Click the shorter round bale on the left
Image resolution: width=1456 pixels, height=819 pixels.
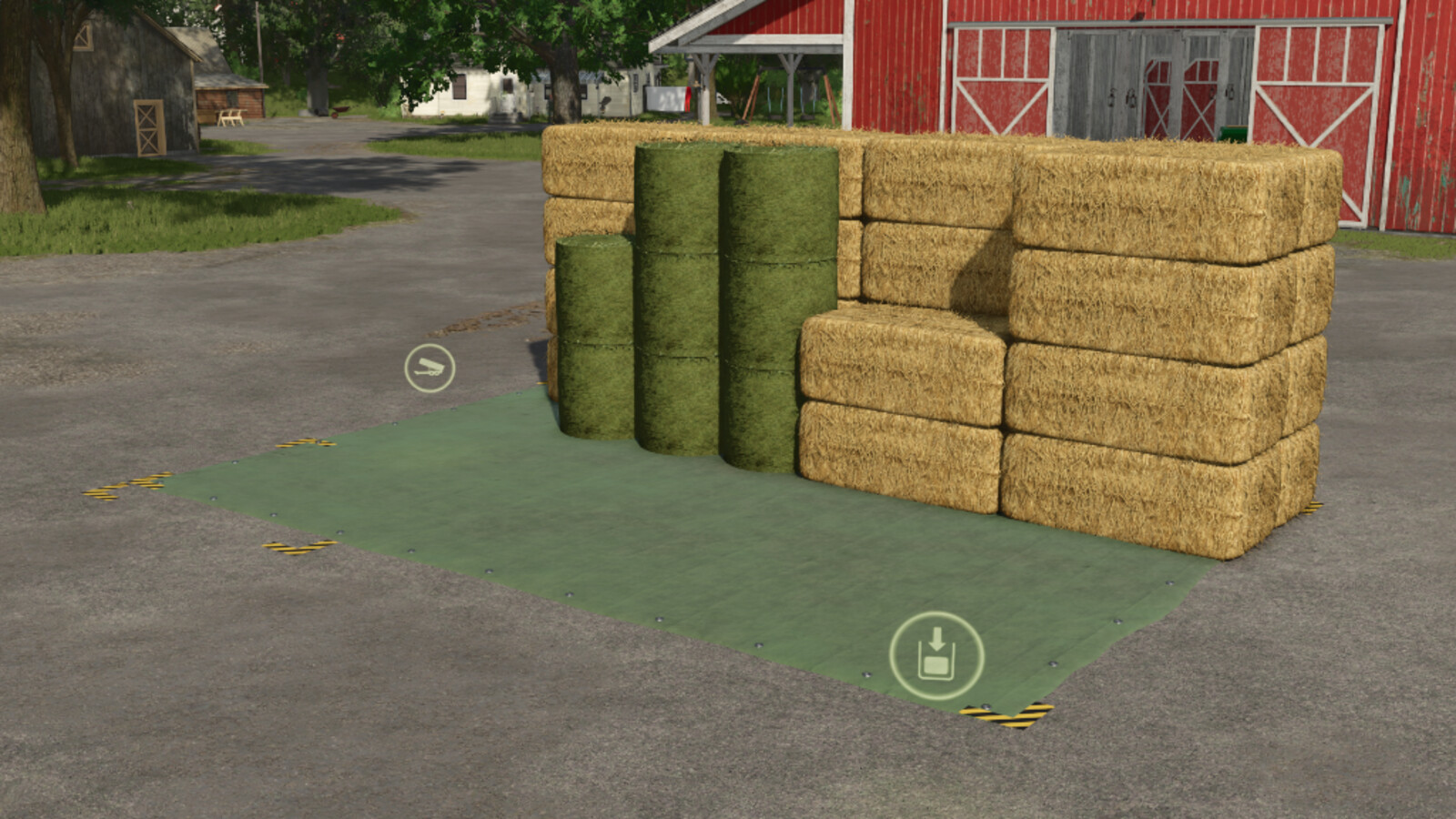(596, 337)
